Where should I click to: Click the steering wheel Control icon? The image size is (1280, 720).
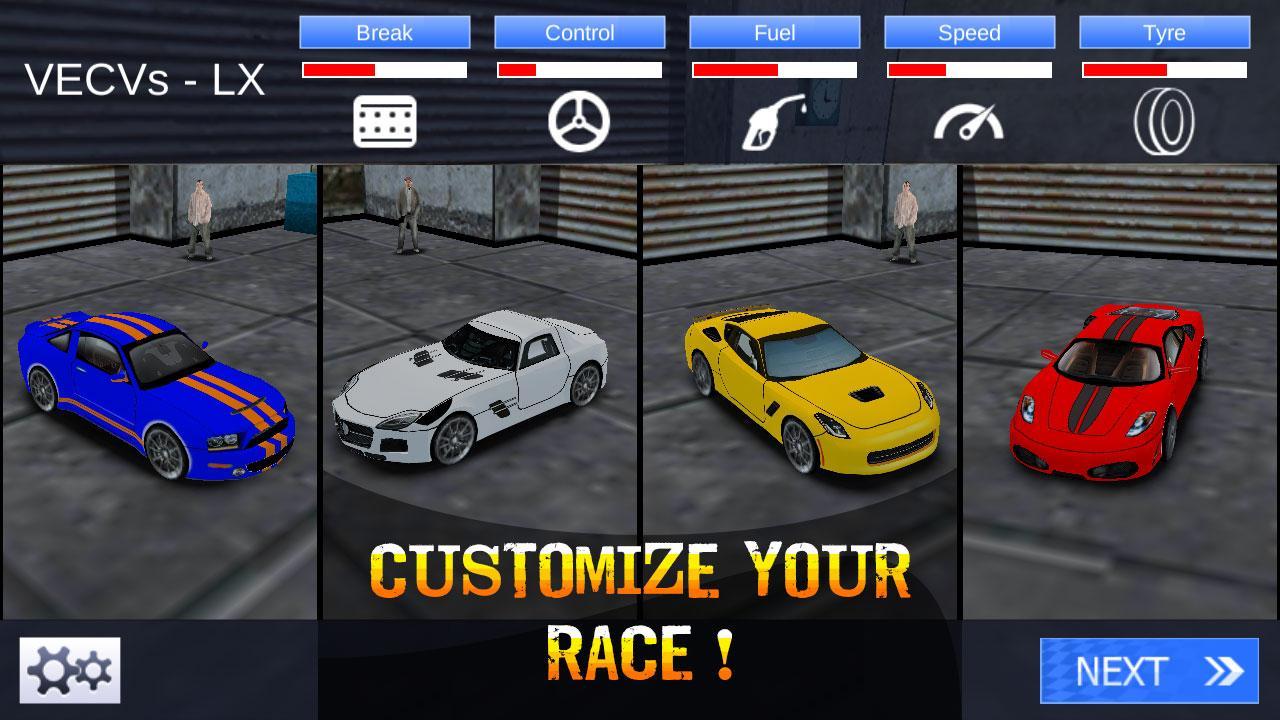click(x=580, y=118)
